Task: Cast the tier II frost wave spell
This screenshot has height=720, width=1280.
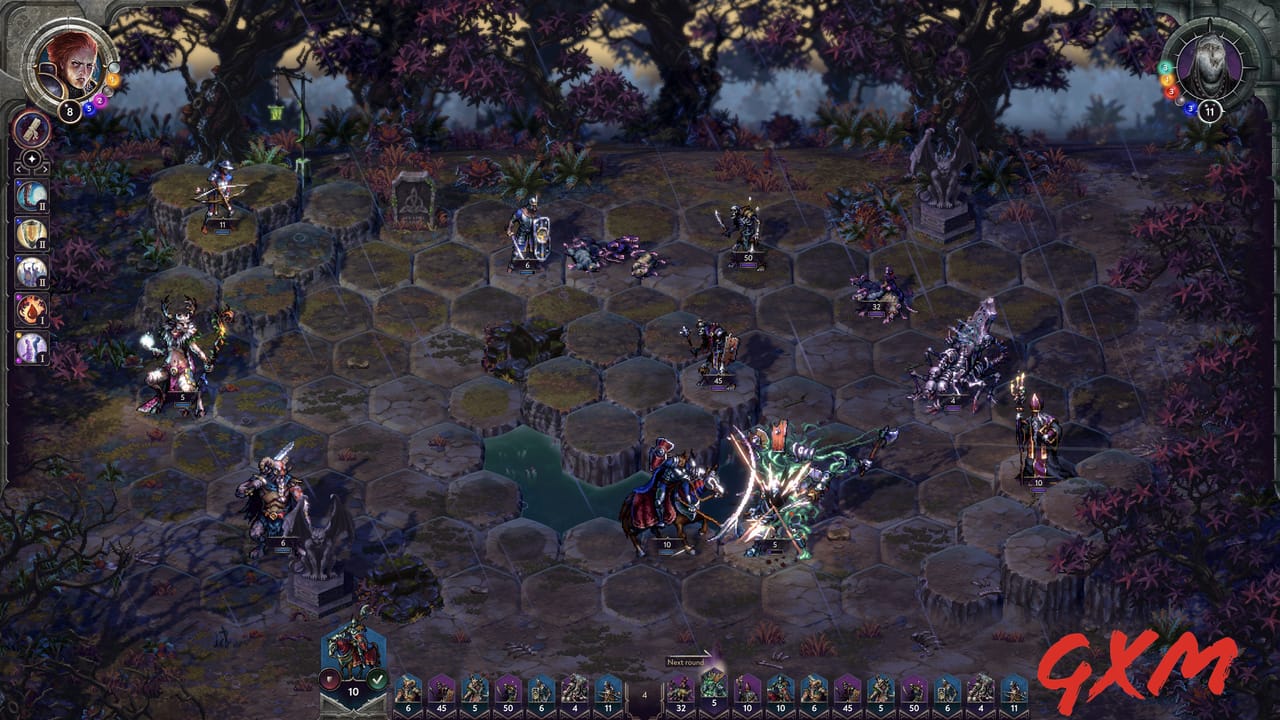Action: [x=30, y=196]
